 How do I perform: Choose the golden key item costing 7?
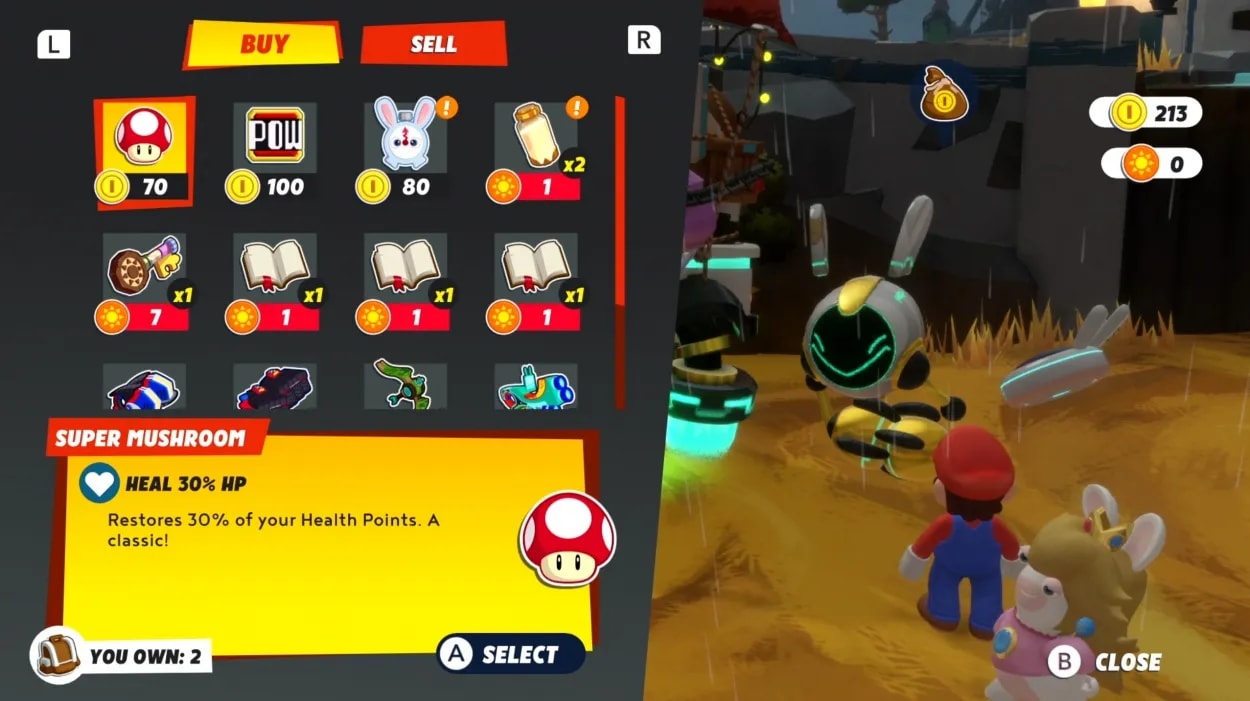(144, 282)
